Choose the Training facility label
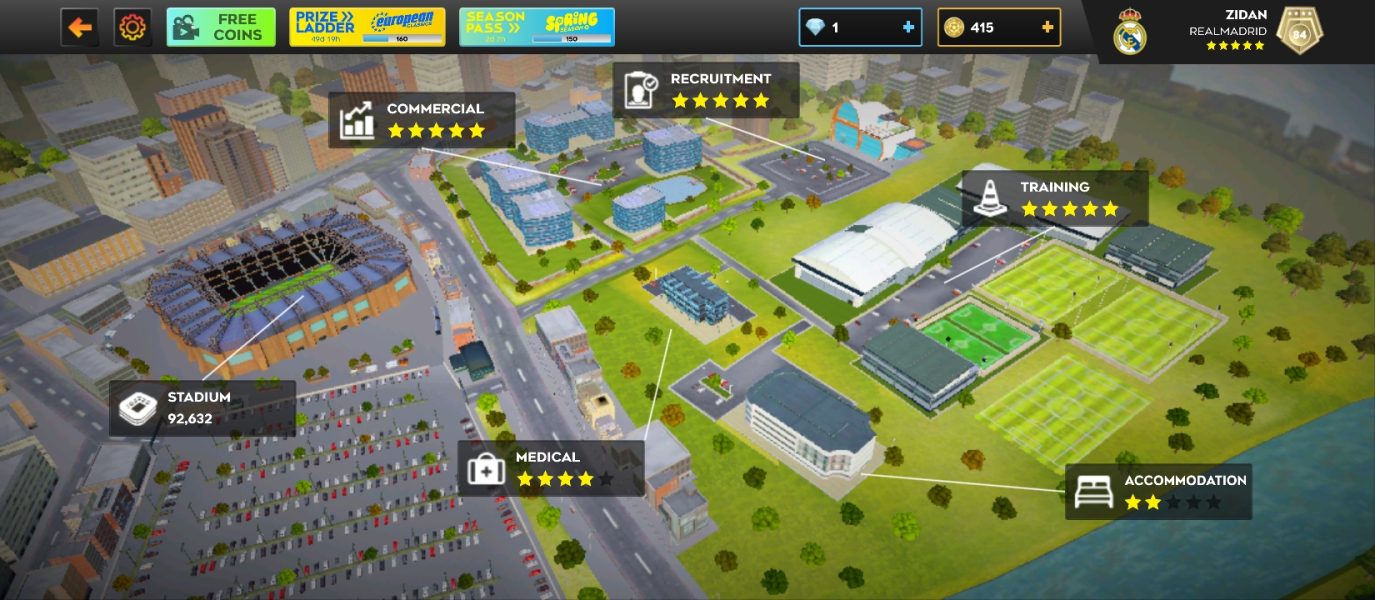 1054,198
